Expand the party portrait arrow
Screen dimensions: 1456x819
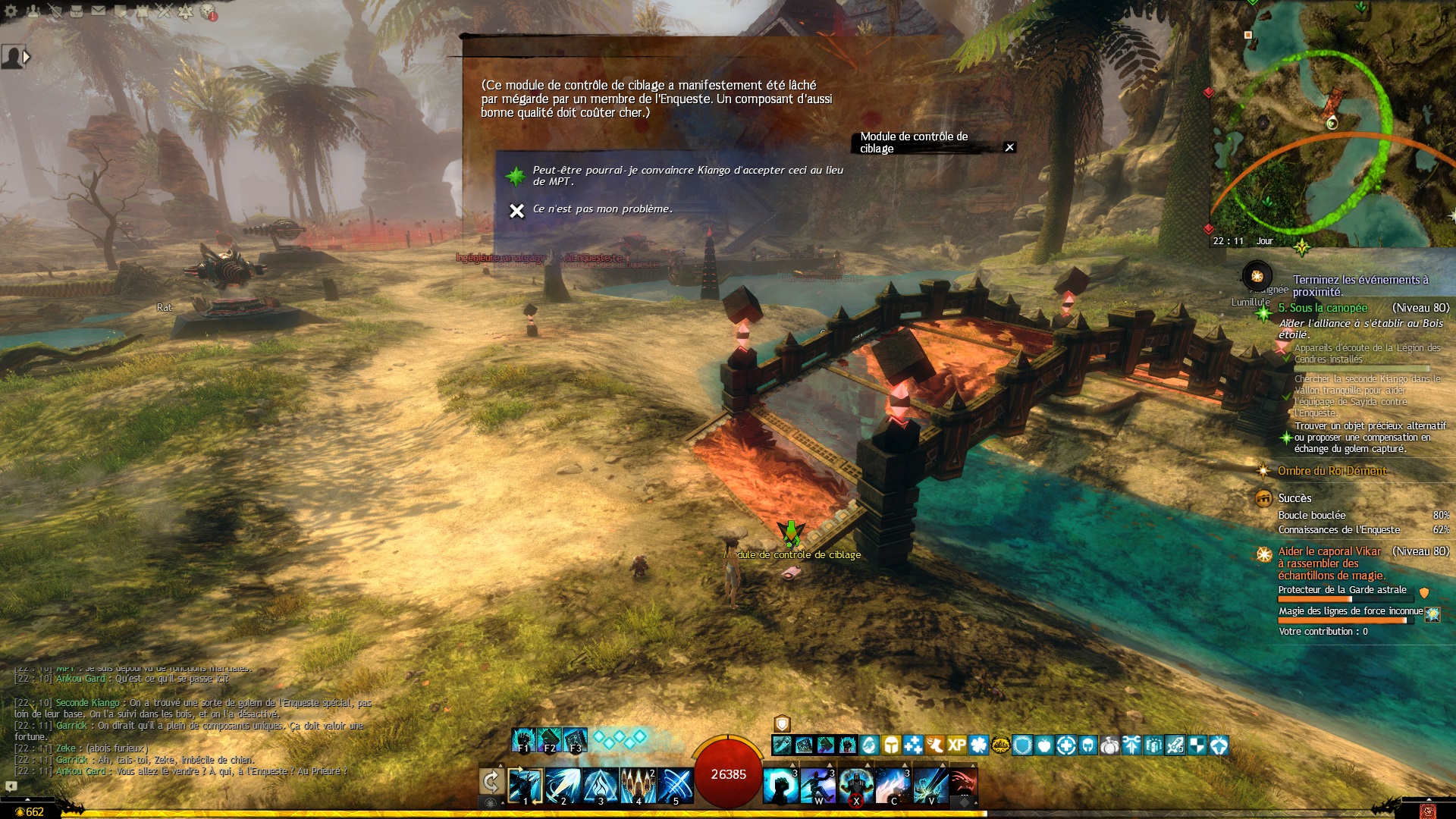pos(27,57)
